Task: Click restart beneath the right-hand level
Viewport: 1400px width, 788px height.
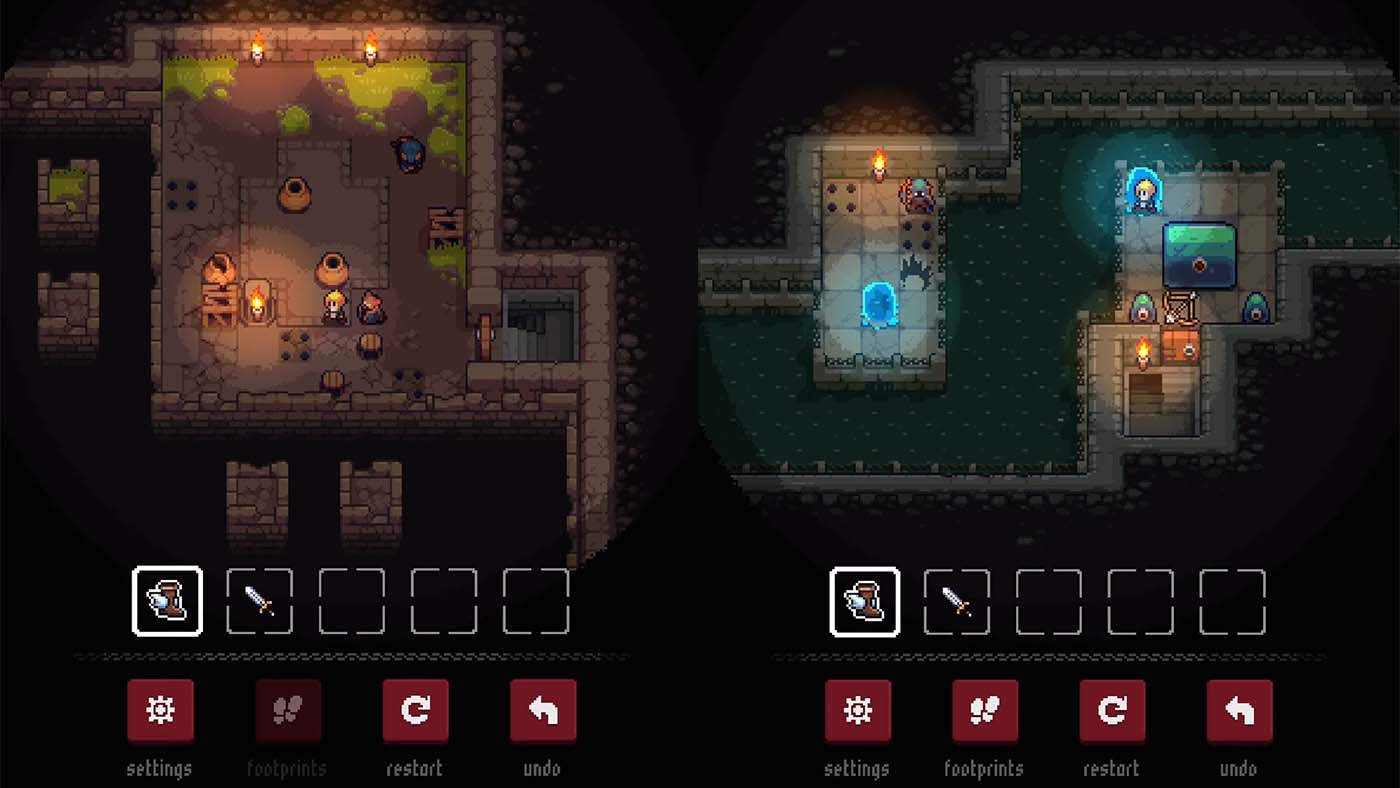Action: click(x=1112, y=710)
